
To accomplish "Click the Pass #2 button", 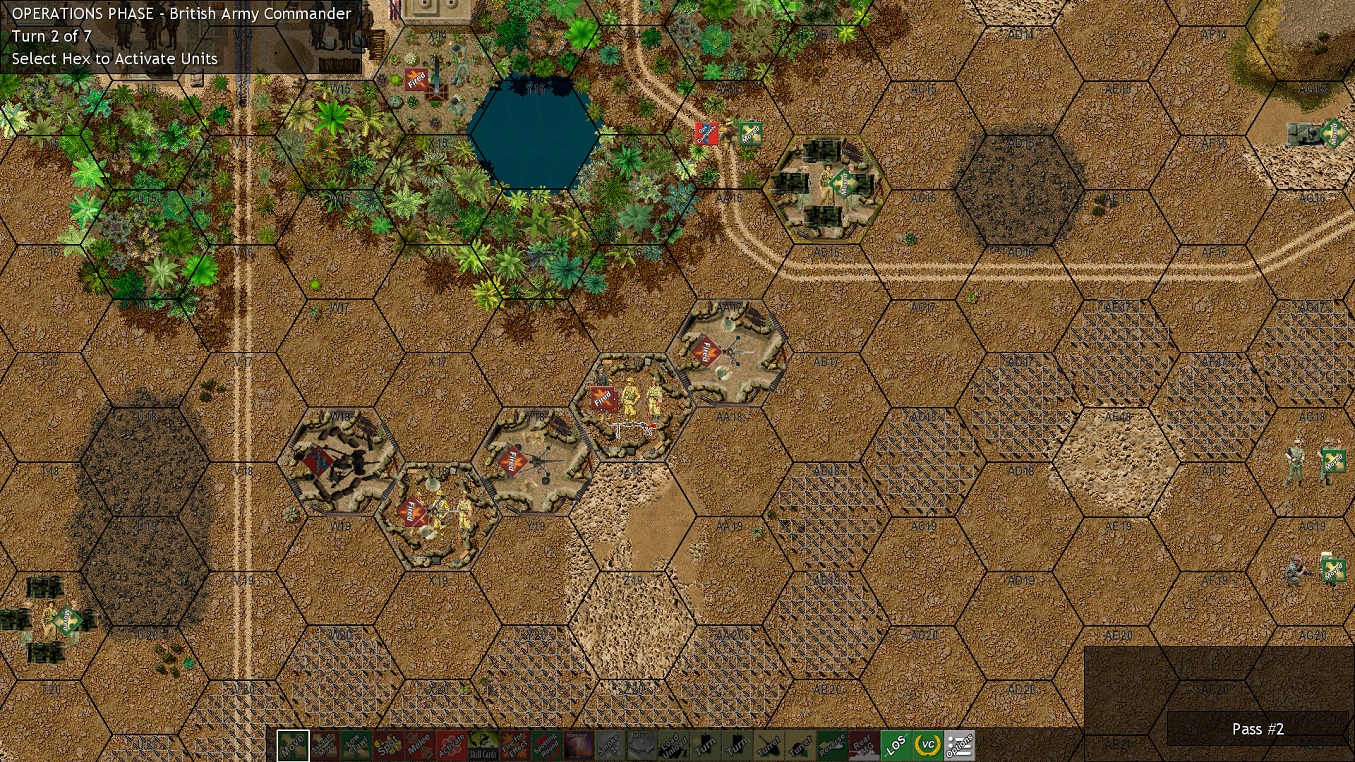I will (x=1256, y=729).
